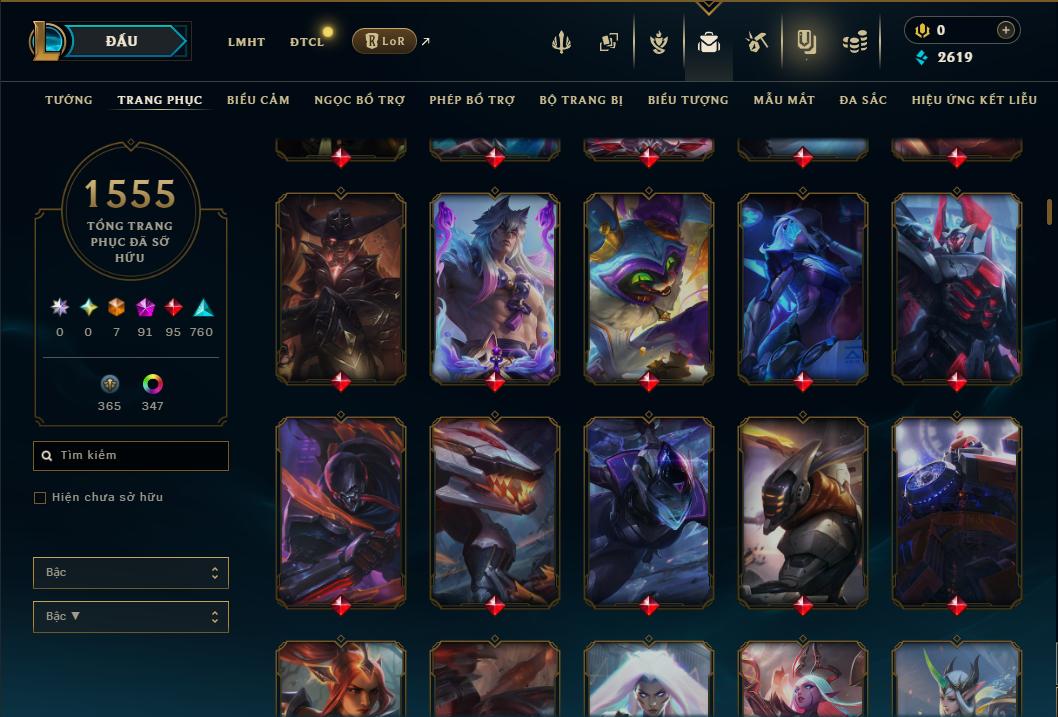Image resolution: width=1058 pixels, height=717 pixels.
Task: Open the HIỆU ỨNG KẾT LIỄU tab
Action: pyautogui.click(x=972, y=100)
